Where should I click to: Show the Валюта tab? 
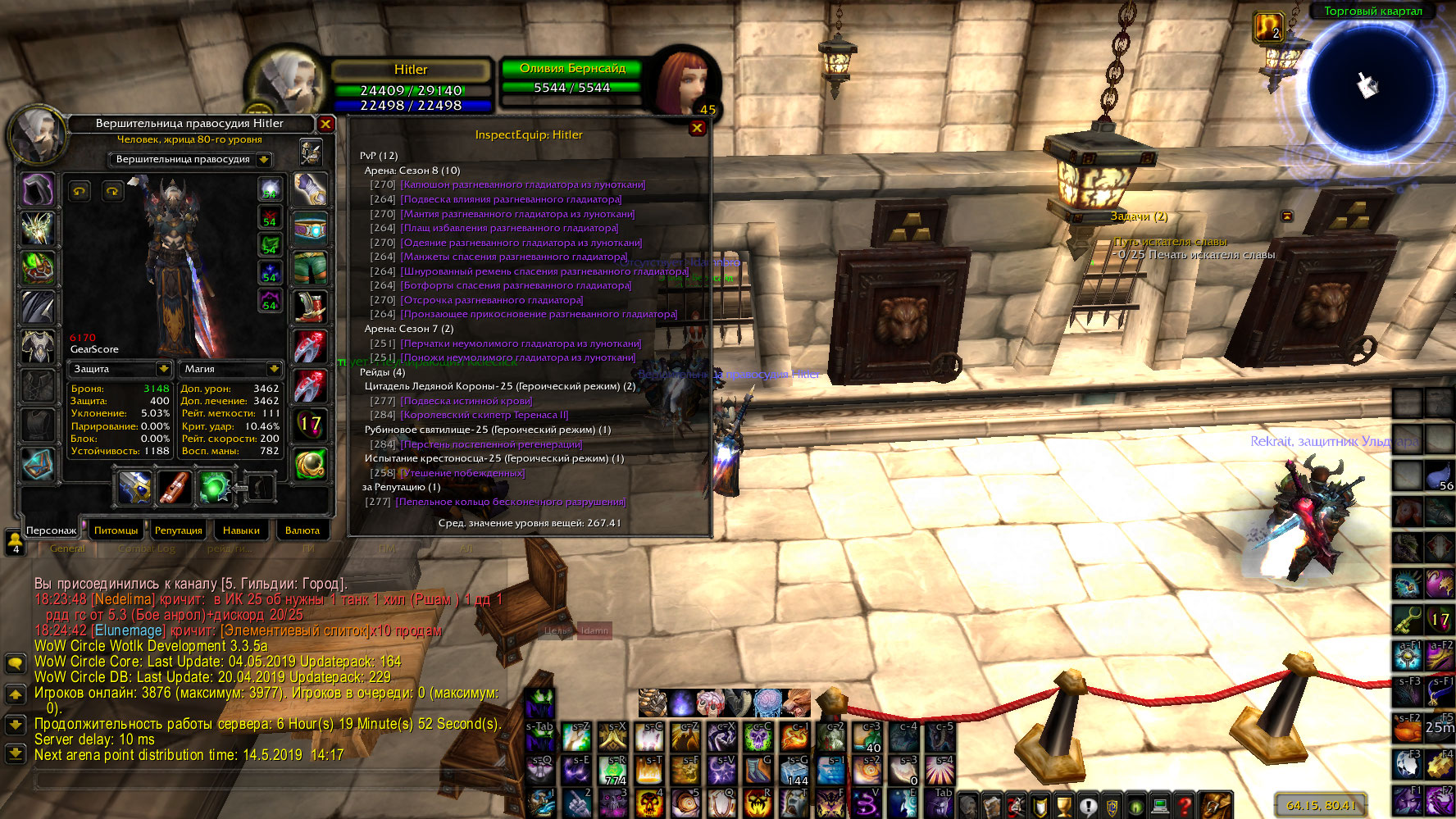(303, 530)
